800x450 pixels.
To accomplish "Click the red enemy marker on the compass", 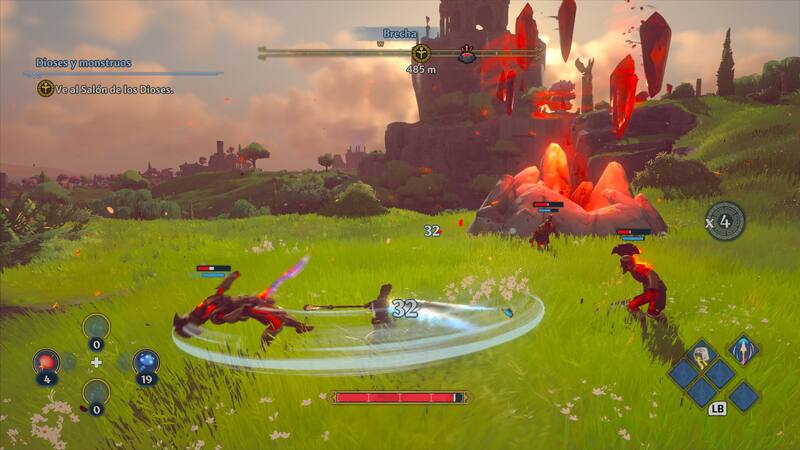I will [x=466, y=54].
